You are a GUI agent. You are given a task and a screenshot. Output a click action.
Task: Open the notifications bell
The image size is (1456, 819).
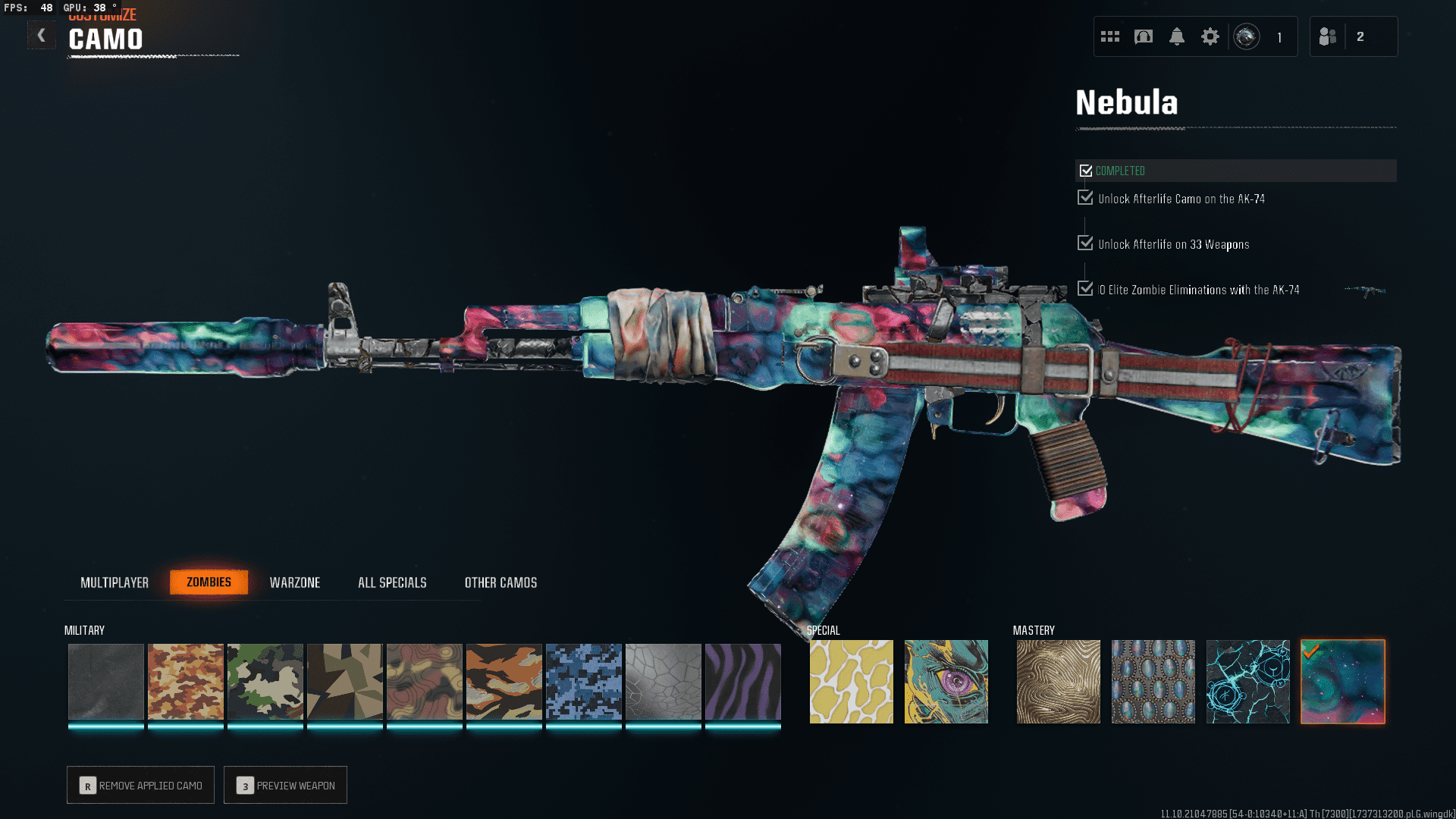point(1176,36)
